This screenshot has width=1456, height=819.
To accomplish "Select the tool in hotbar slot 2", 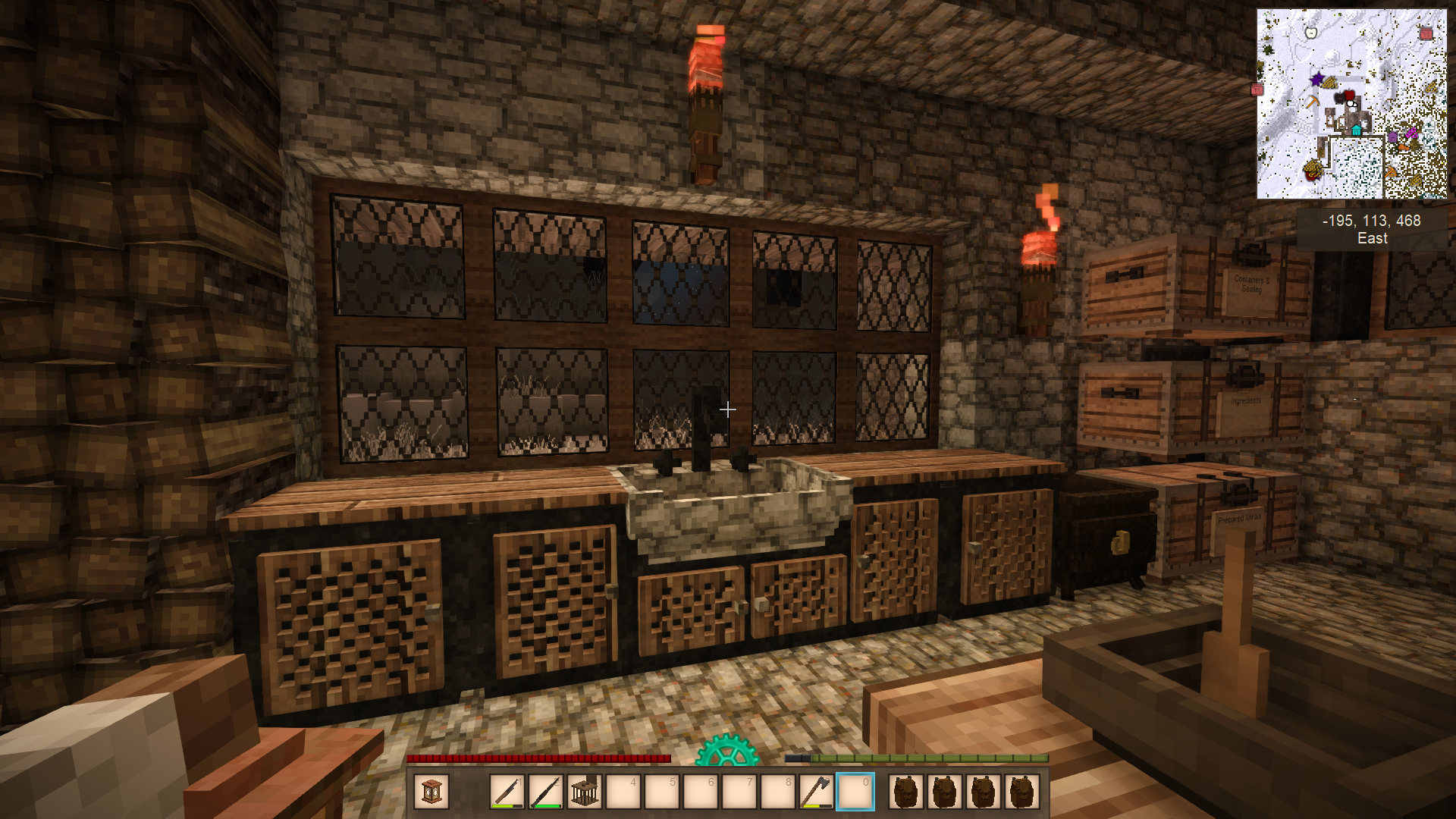I will [546, 792].
